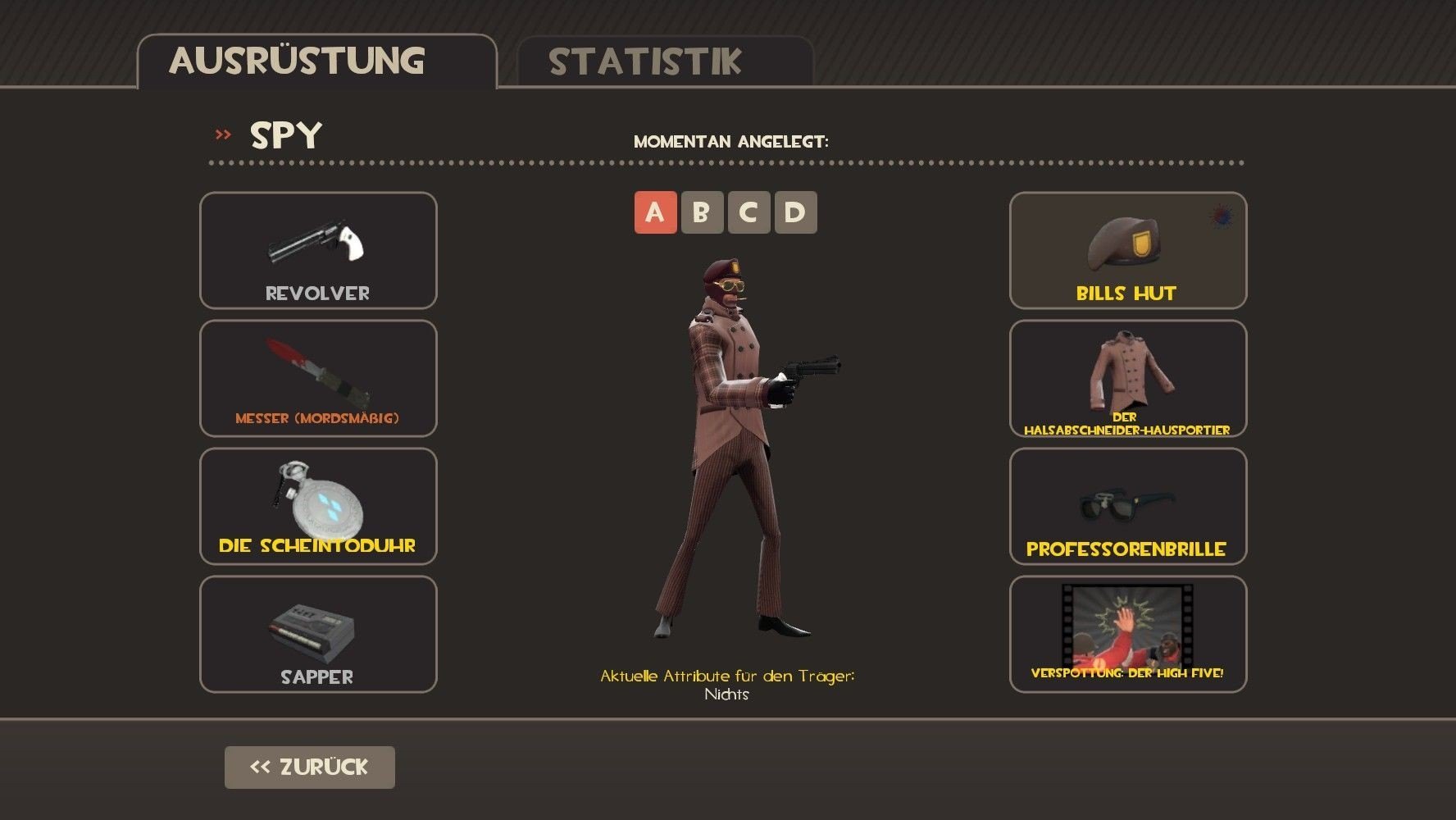Switch to loadout preset B
The height and width of the screenshot is (820, 1456).
point(702,212)
